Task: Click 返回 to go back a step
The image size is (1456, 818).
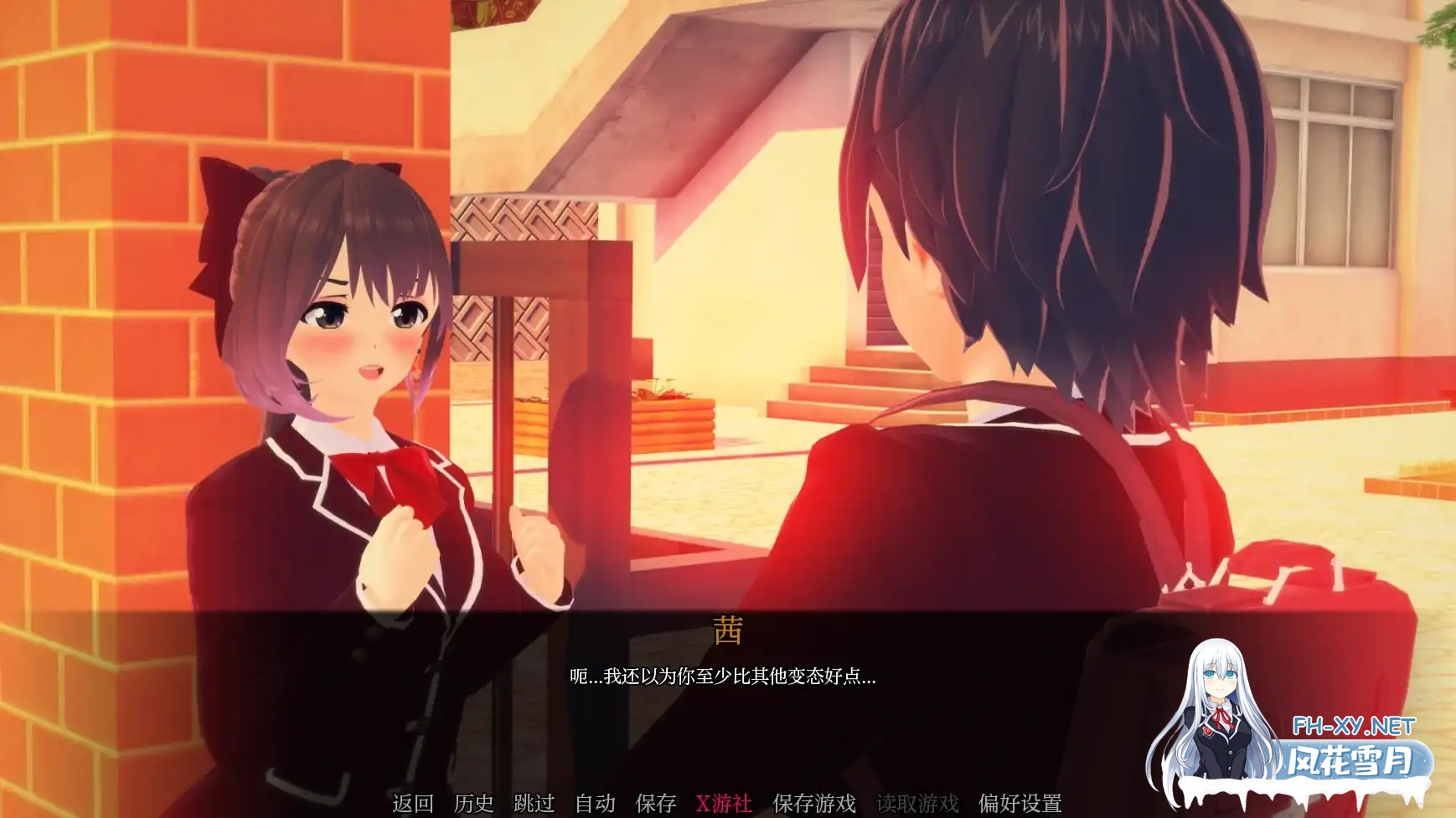Action: [413, 801]
